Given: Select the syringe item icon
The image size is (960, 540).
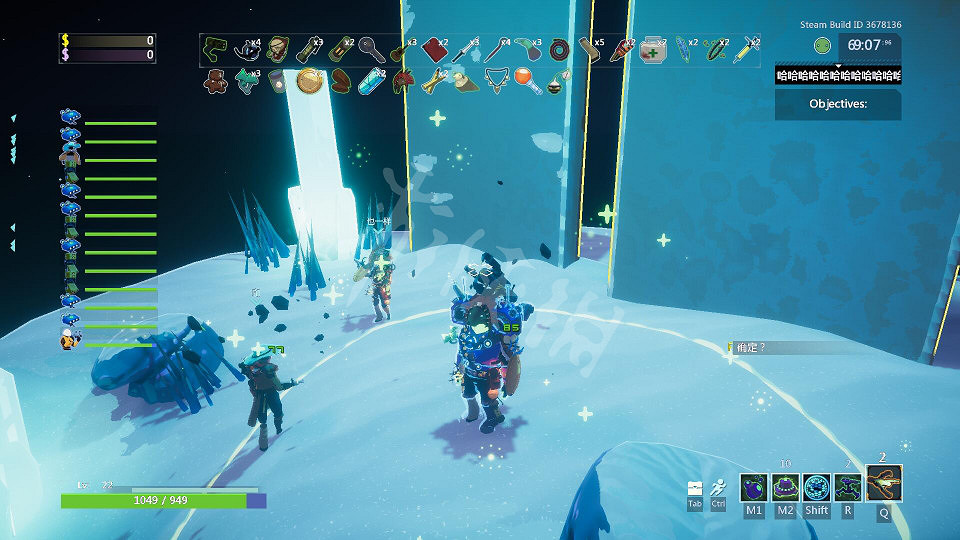Looking at the screenshot, I should pos(745,48).
